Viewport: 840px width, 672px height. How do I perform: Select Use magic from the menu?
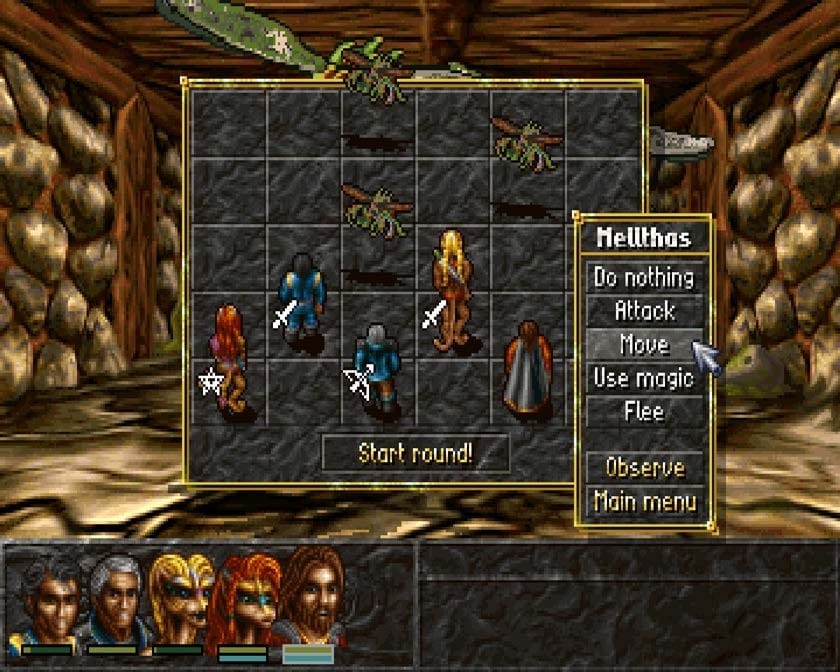(x=644, y=378)
